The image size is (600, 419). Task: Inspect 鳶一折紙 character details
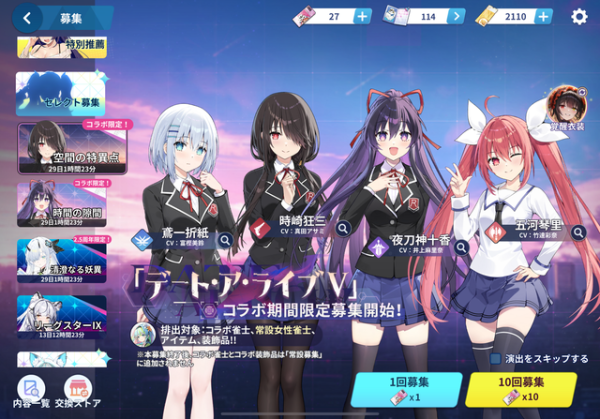point(226,241)
